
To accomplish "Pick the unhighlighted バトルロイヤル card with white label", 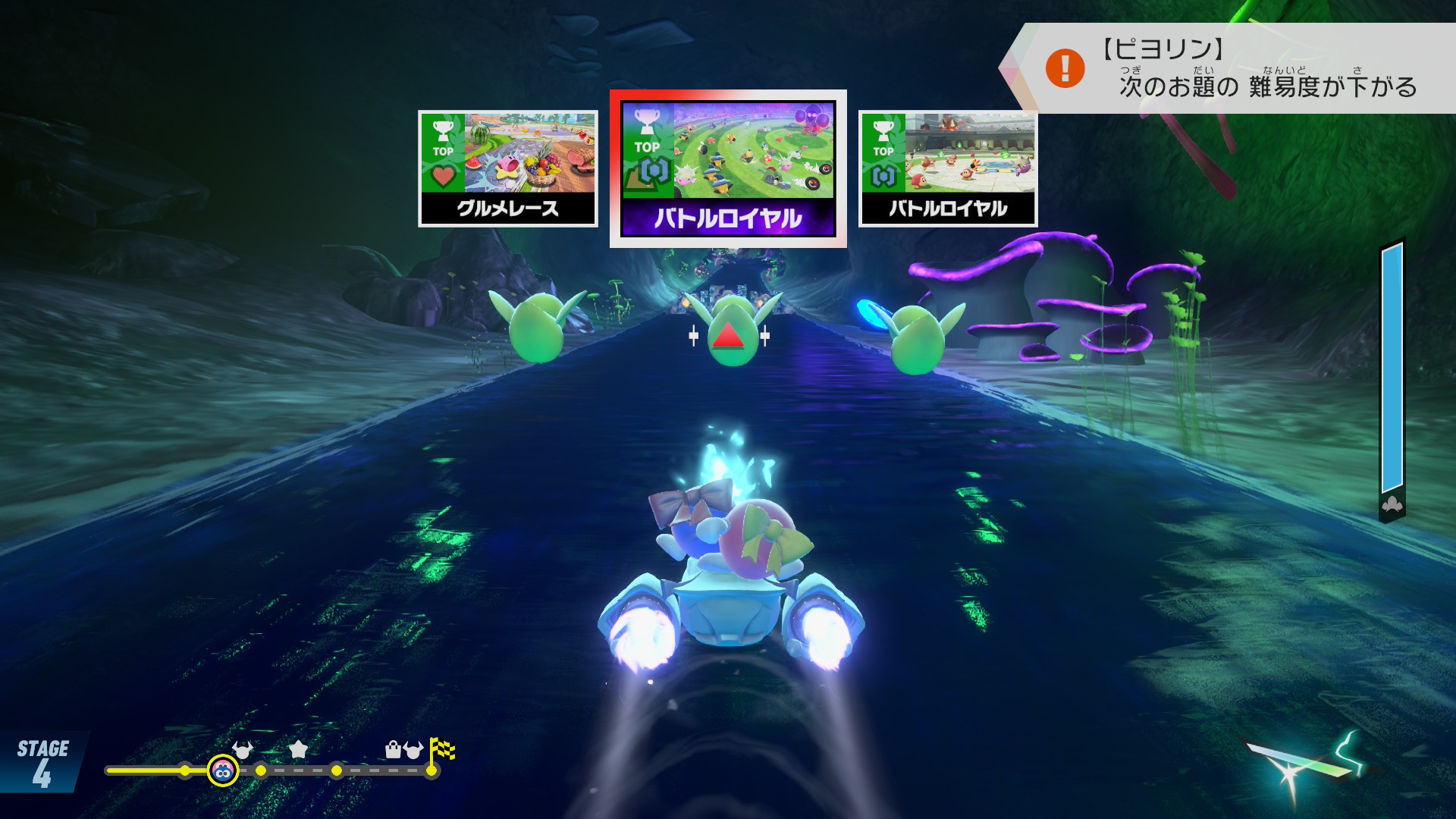I will point(947,168).
